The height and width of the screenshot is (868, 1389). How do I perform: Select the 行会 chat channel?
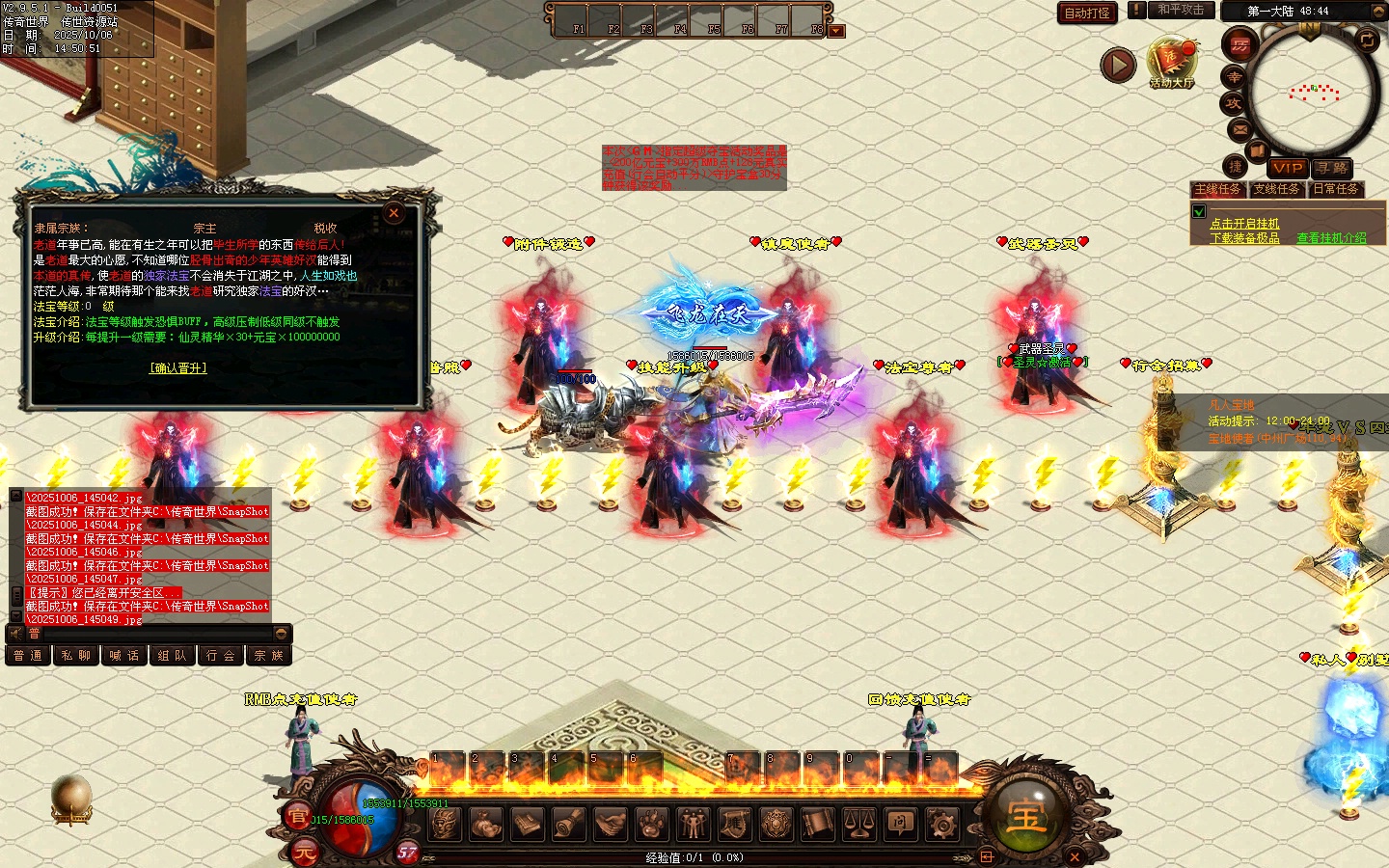(x=221, y=656)
